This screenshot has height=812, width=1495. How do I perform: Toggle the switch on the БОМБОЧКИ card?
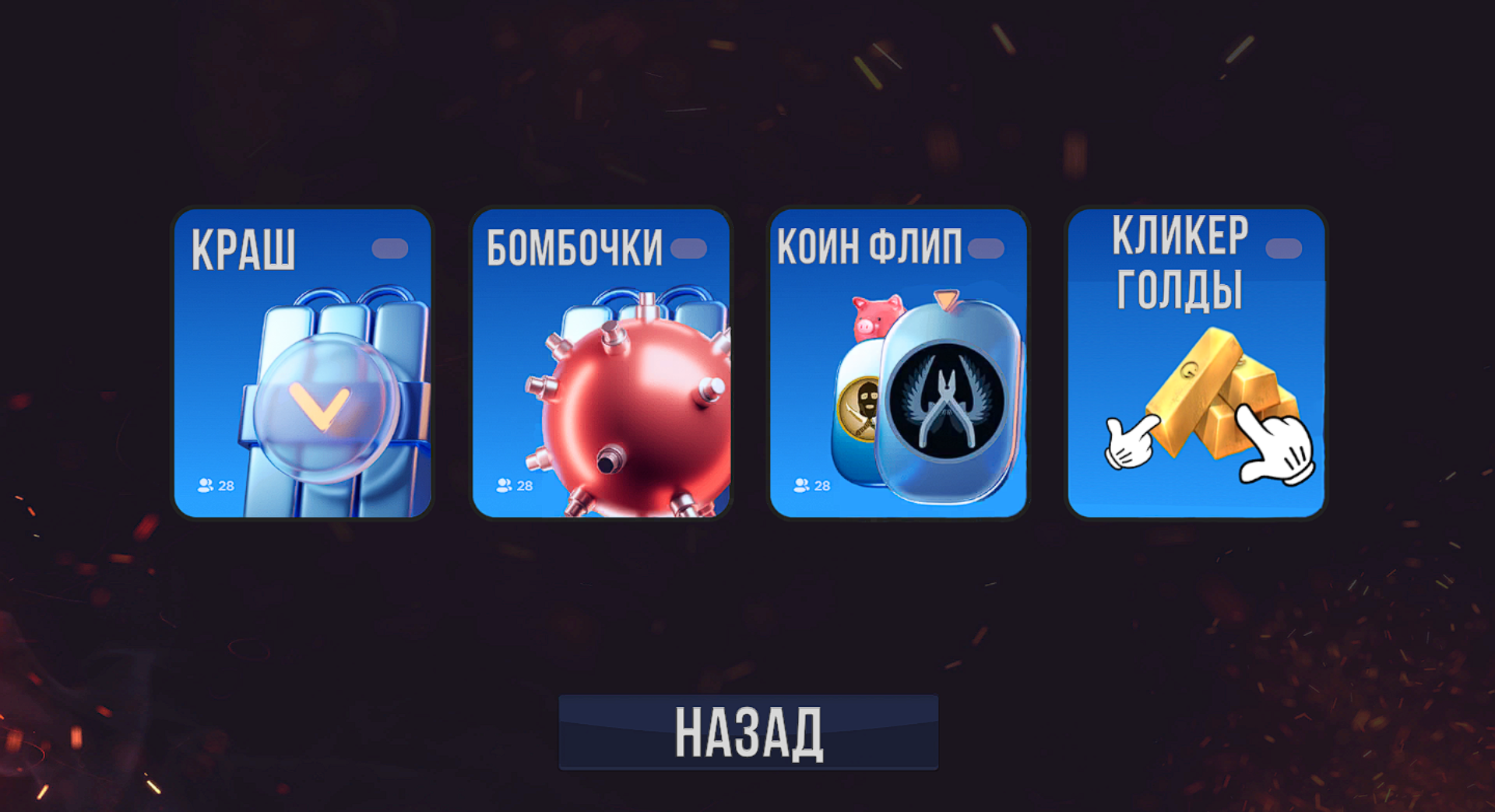tap(688, 247)
